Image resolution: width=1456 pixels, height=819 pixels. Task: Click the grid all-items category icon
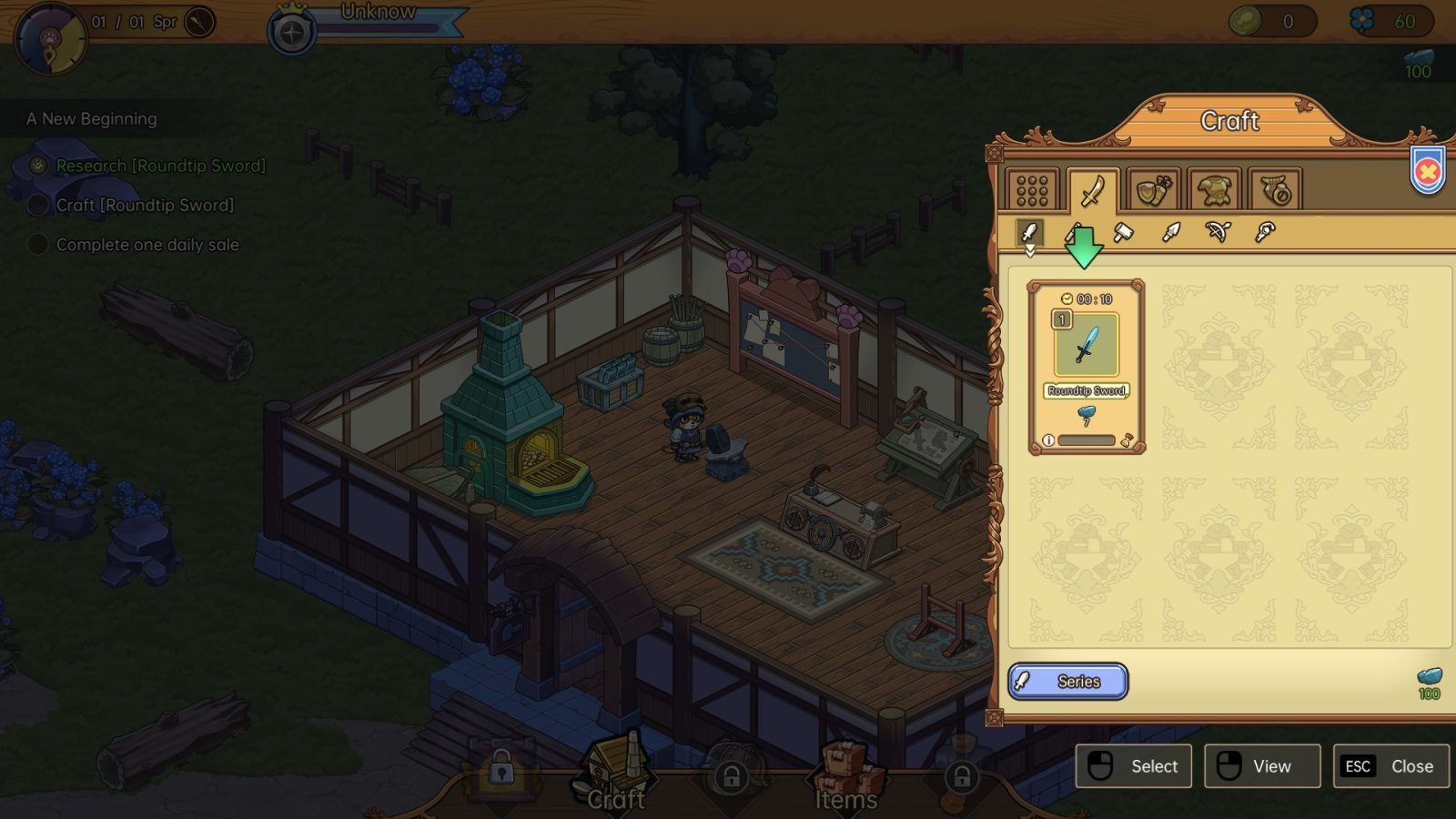(x=1031, y=188)
